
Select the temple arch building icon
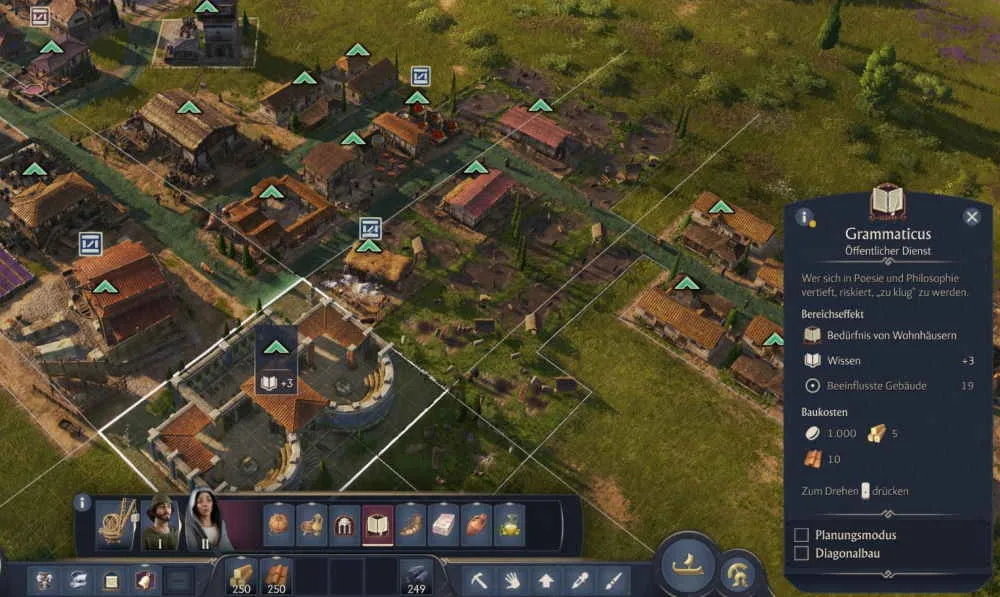point(345,524)
